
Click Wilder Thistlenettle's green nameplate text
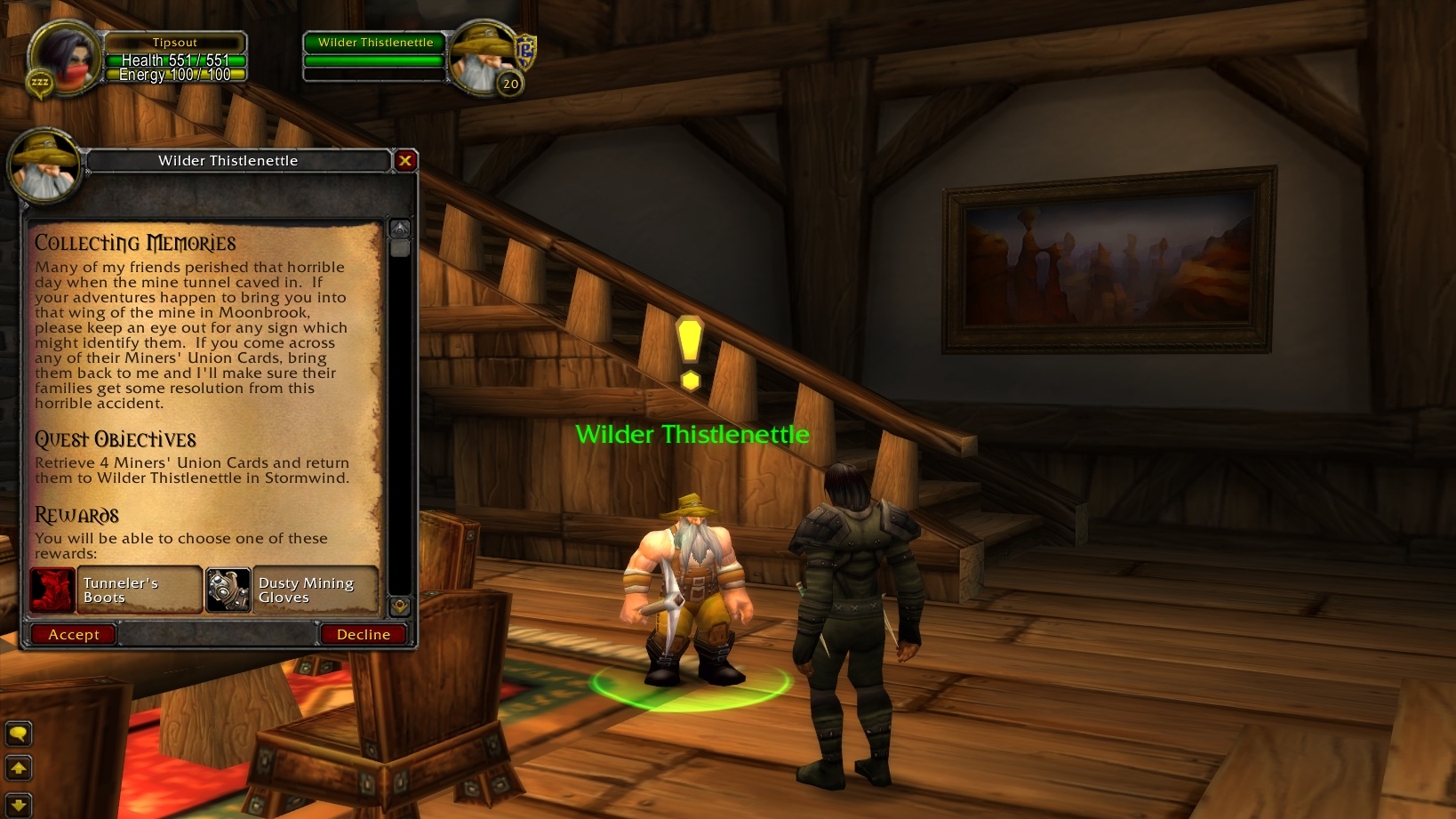692,435
